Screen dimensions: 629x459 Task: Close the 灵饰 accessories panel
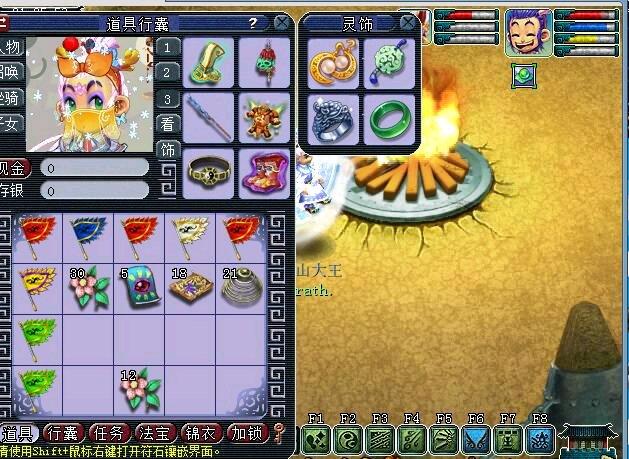pos(408,23)
